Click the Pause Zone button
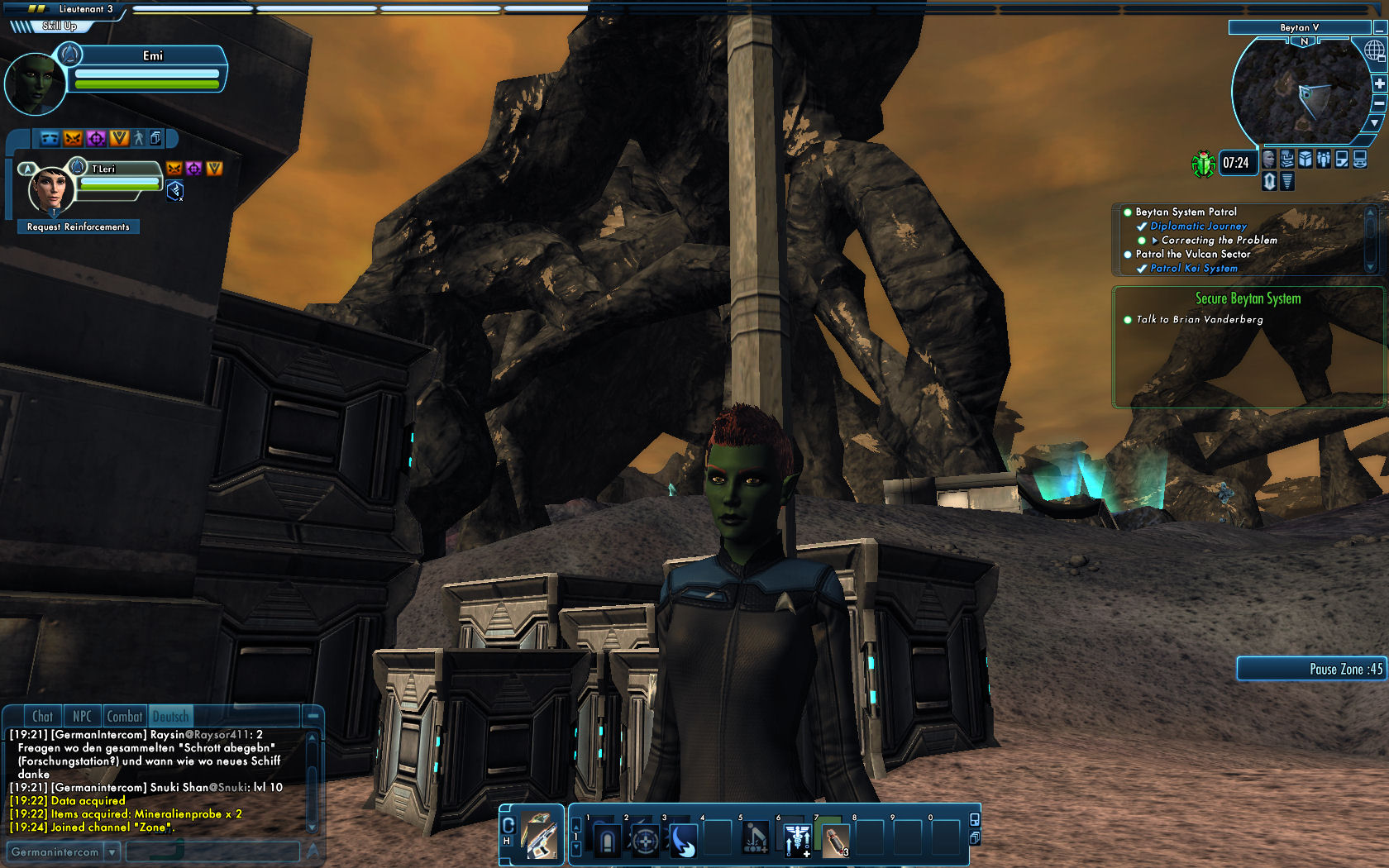Screen dimensions: 1389x868 tap(1311, 669)
